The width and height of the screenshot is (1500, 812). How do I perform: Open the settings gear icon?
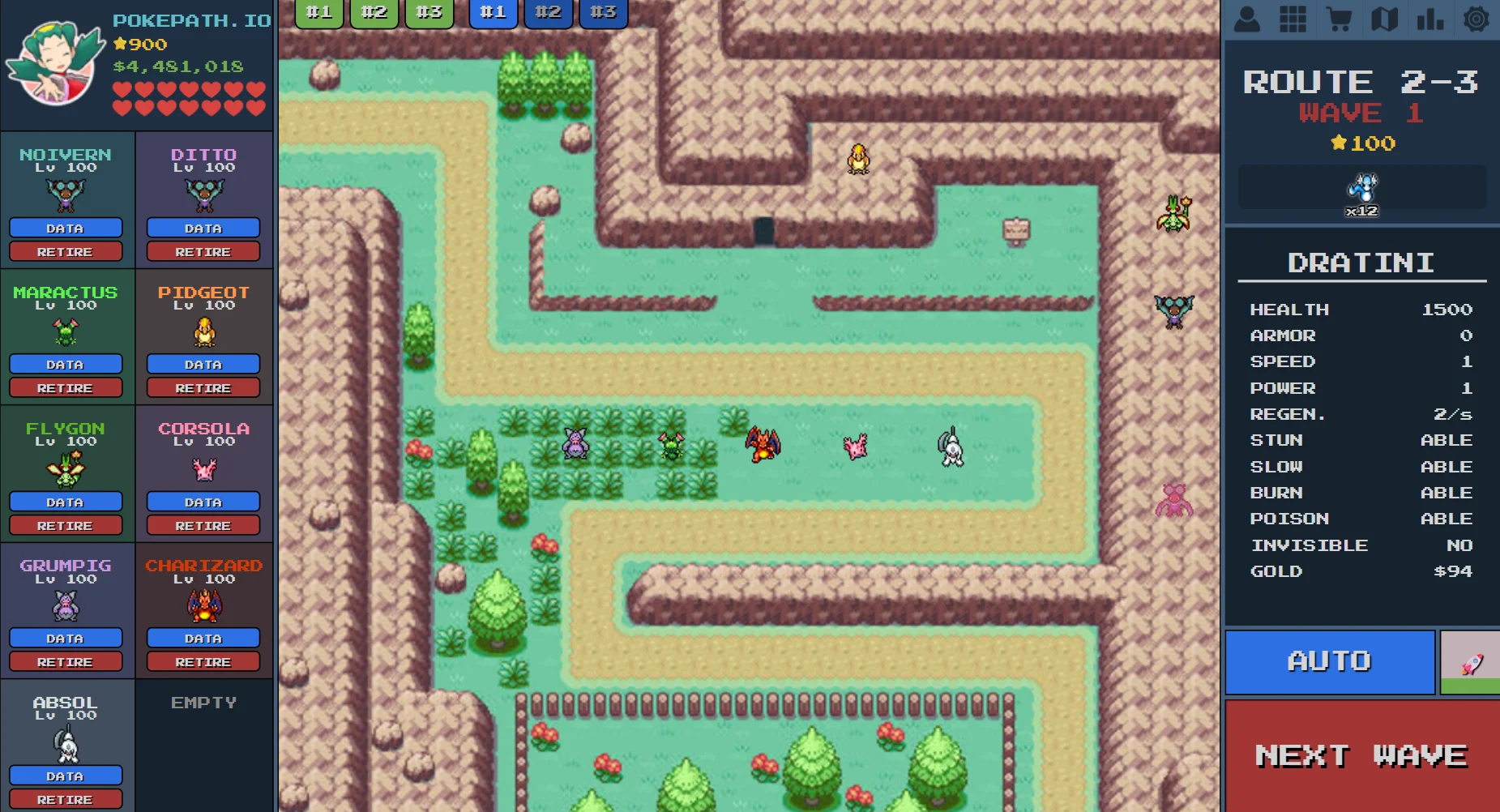click(x=1477, y=18)
